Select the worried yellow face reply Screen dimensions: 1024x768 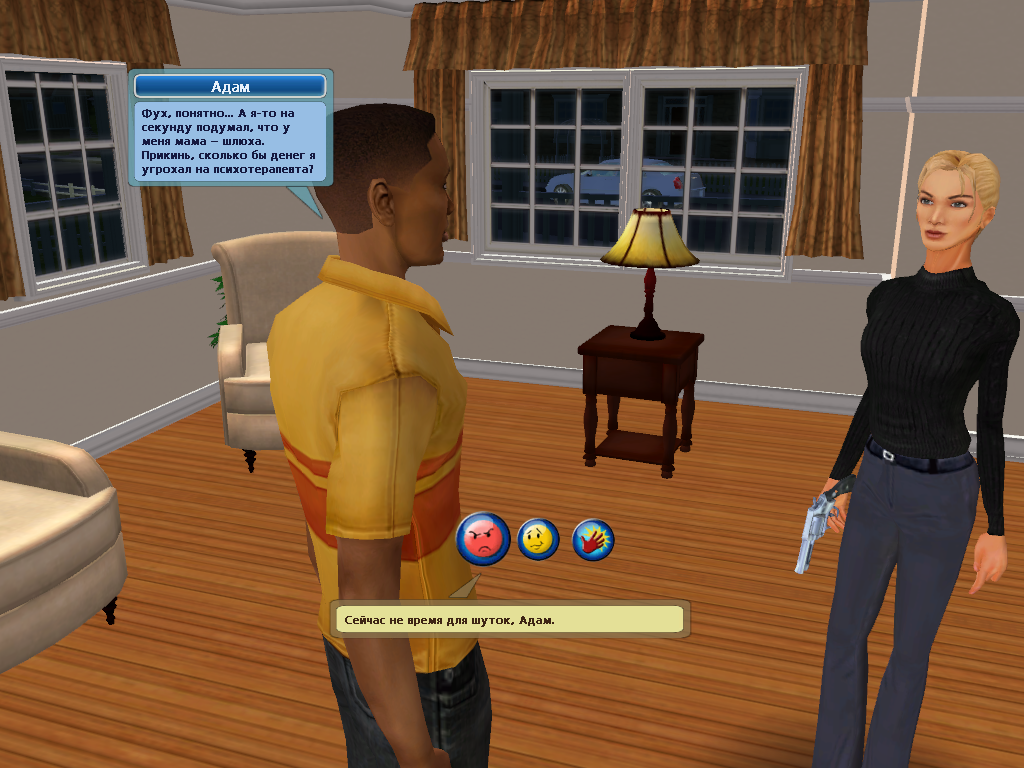point(538,540)
